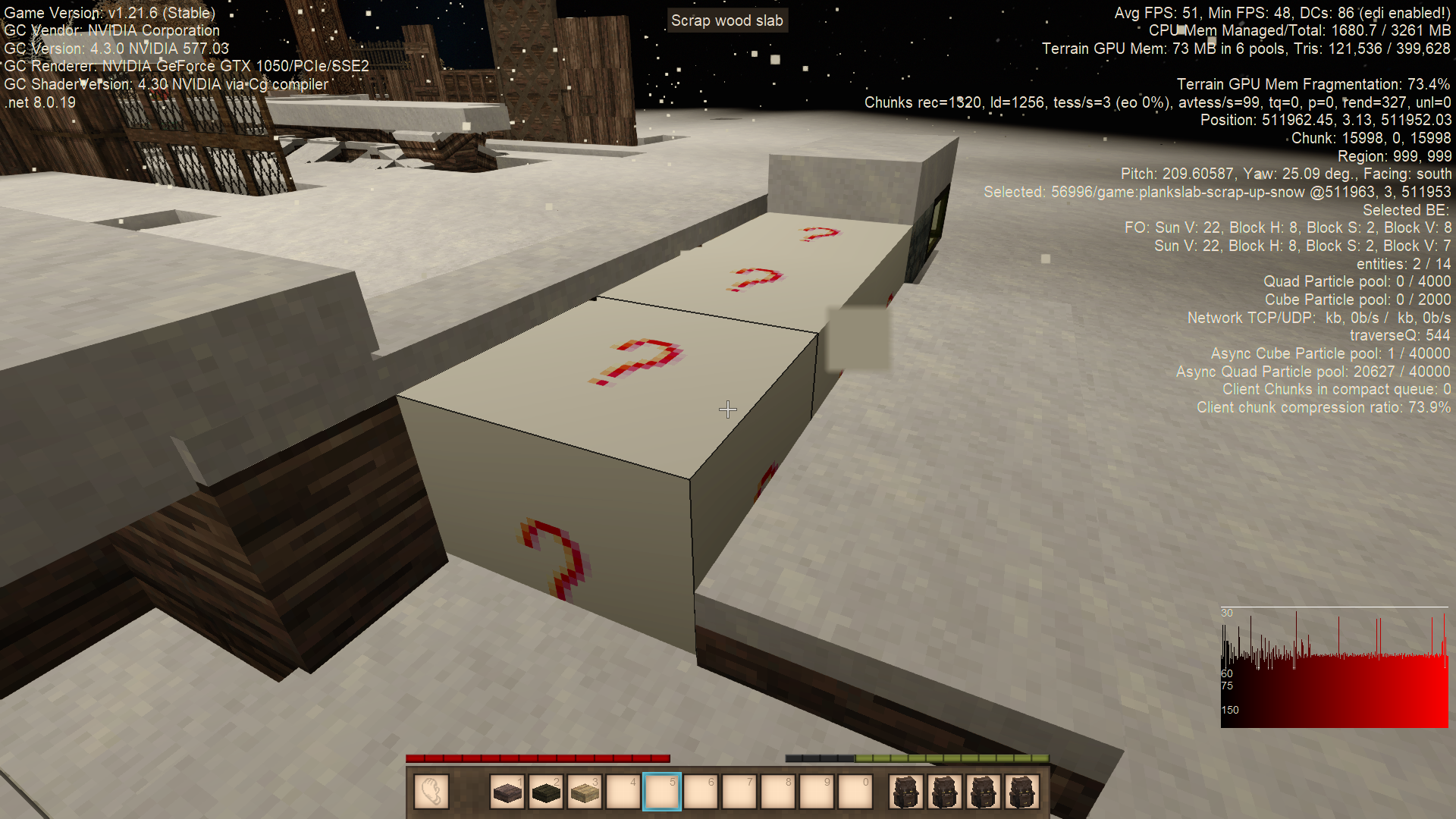
Task: Select hotbar slot 8
Action: pyautogui.click(x=778, y=792)
